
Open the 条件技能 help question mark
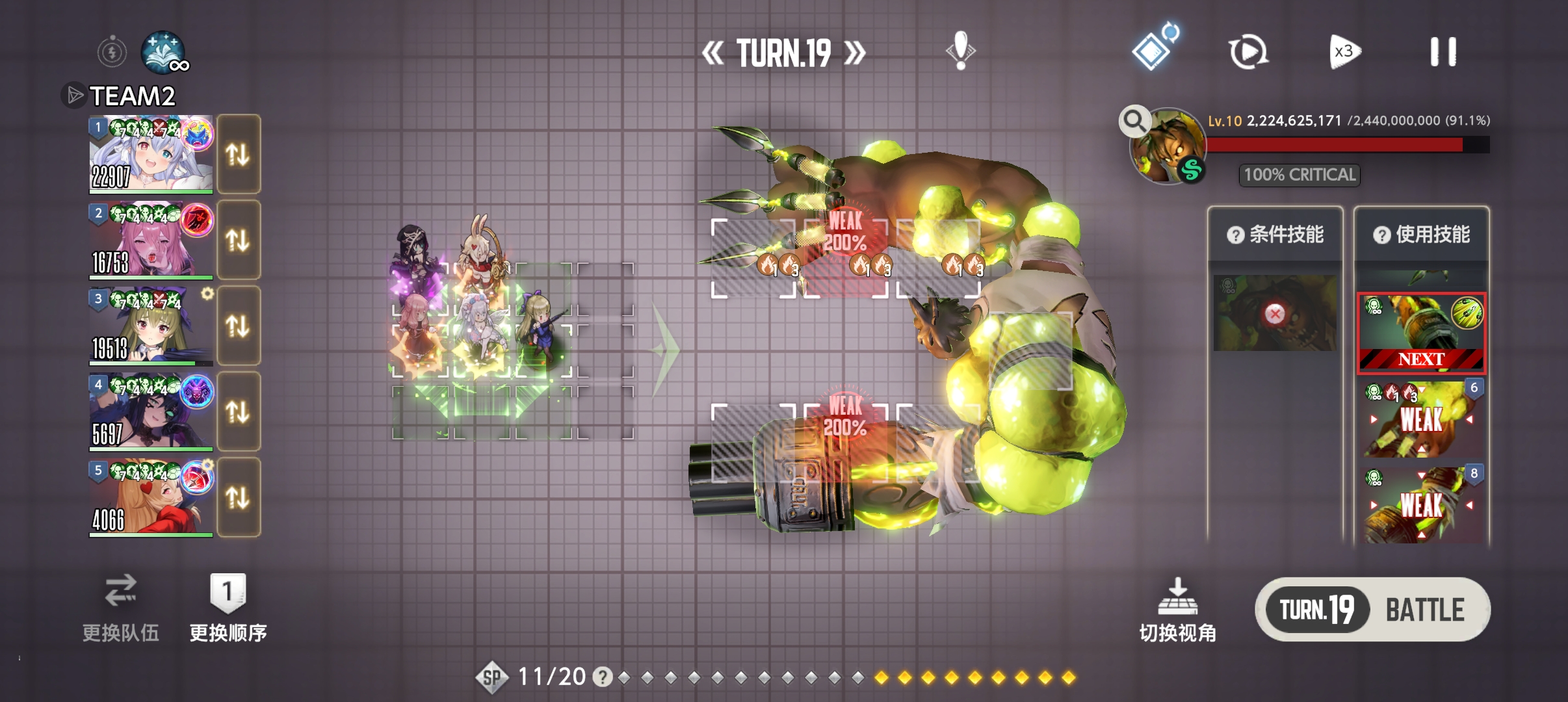point(1235,235)
